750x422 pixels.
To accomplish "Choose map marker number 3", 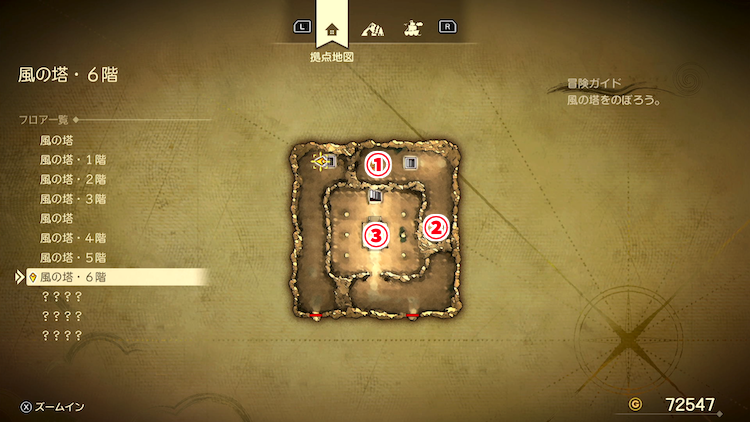I will tap(375, 236).
